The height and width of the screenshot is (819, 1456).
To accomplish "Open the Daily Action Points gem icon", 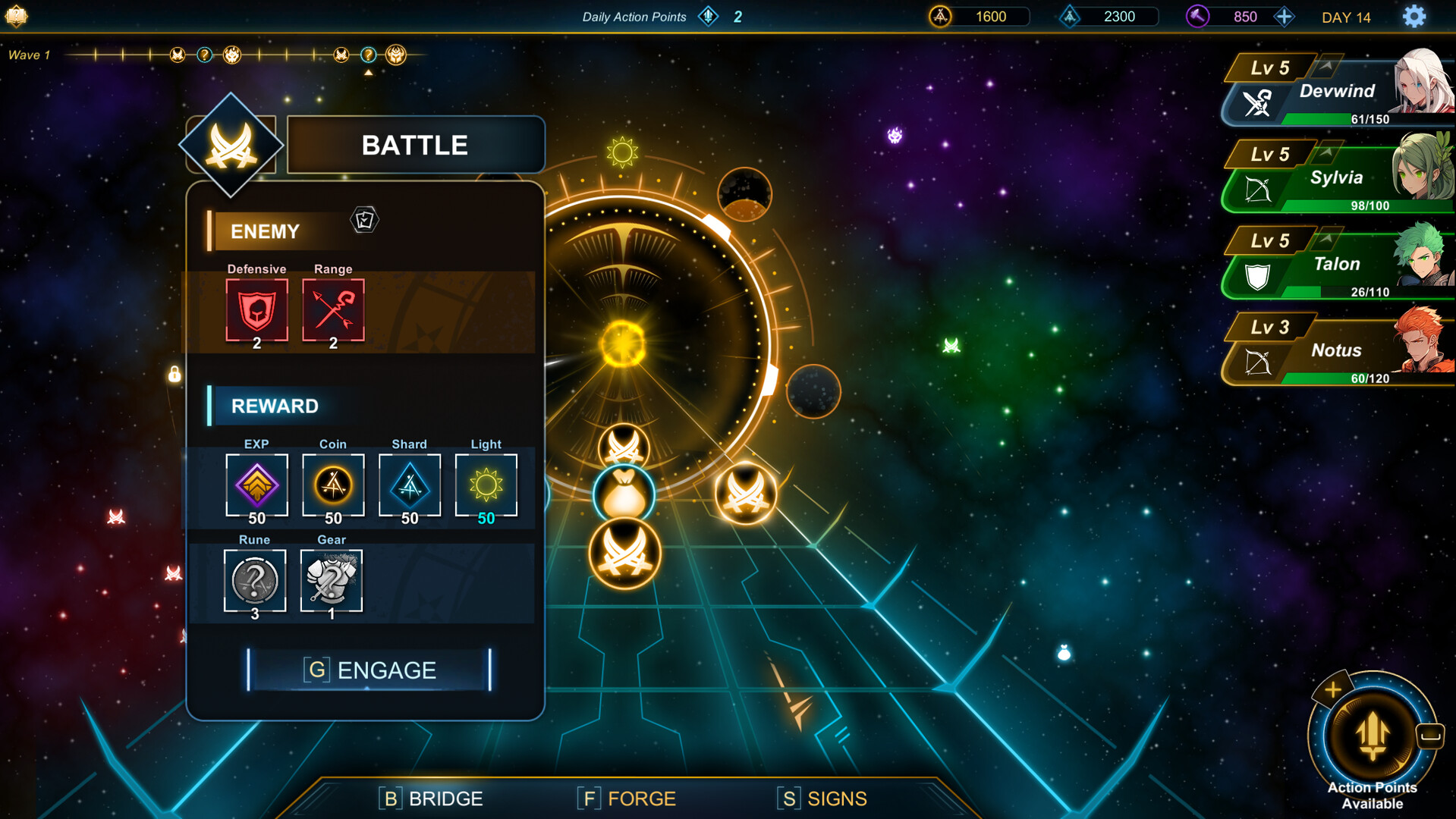I will [x=707, y=16].
